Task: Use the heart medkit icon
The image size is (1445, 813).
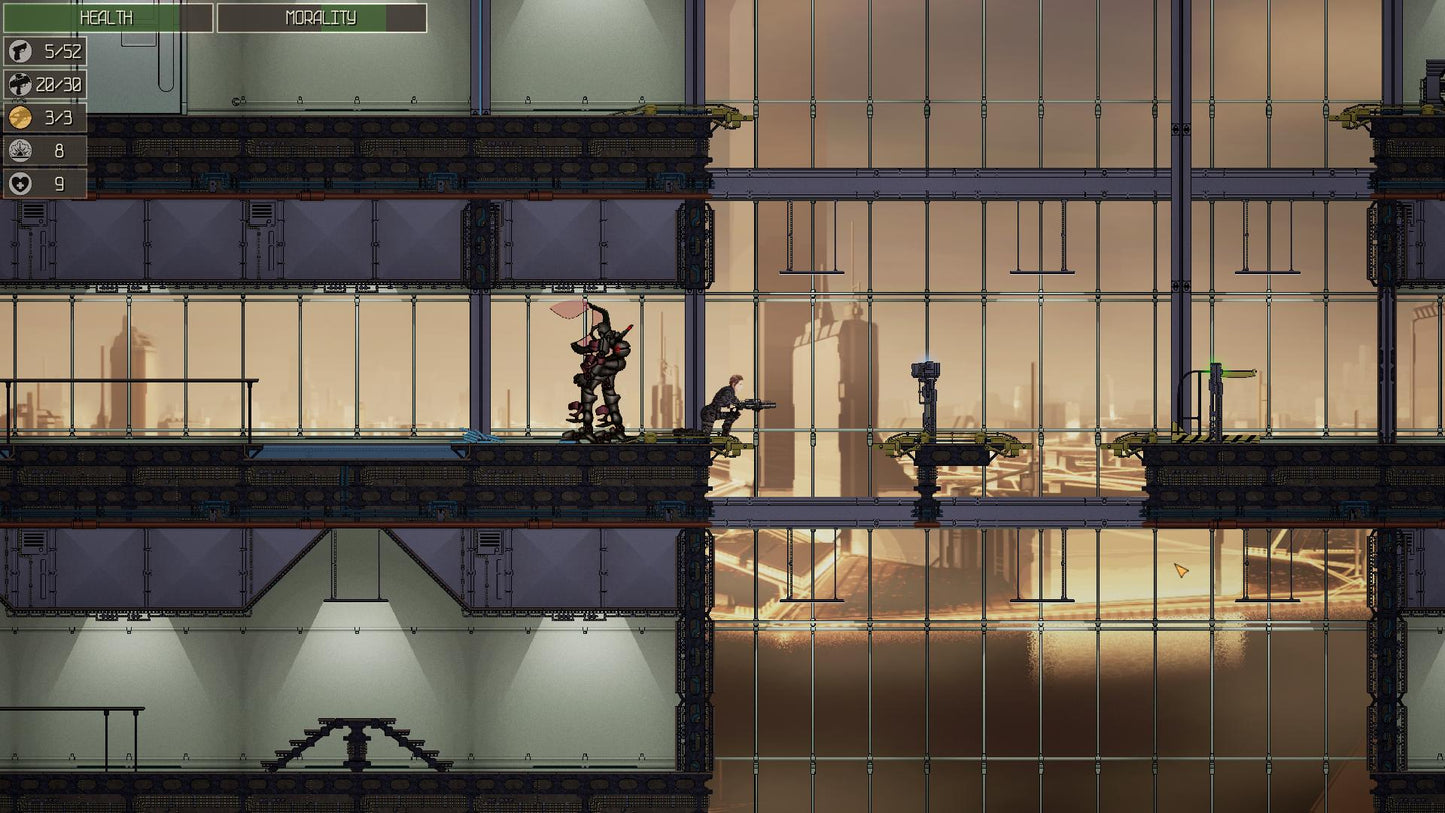Action: [20, 184]
